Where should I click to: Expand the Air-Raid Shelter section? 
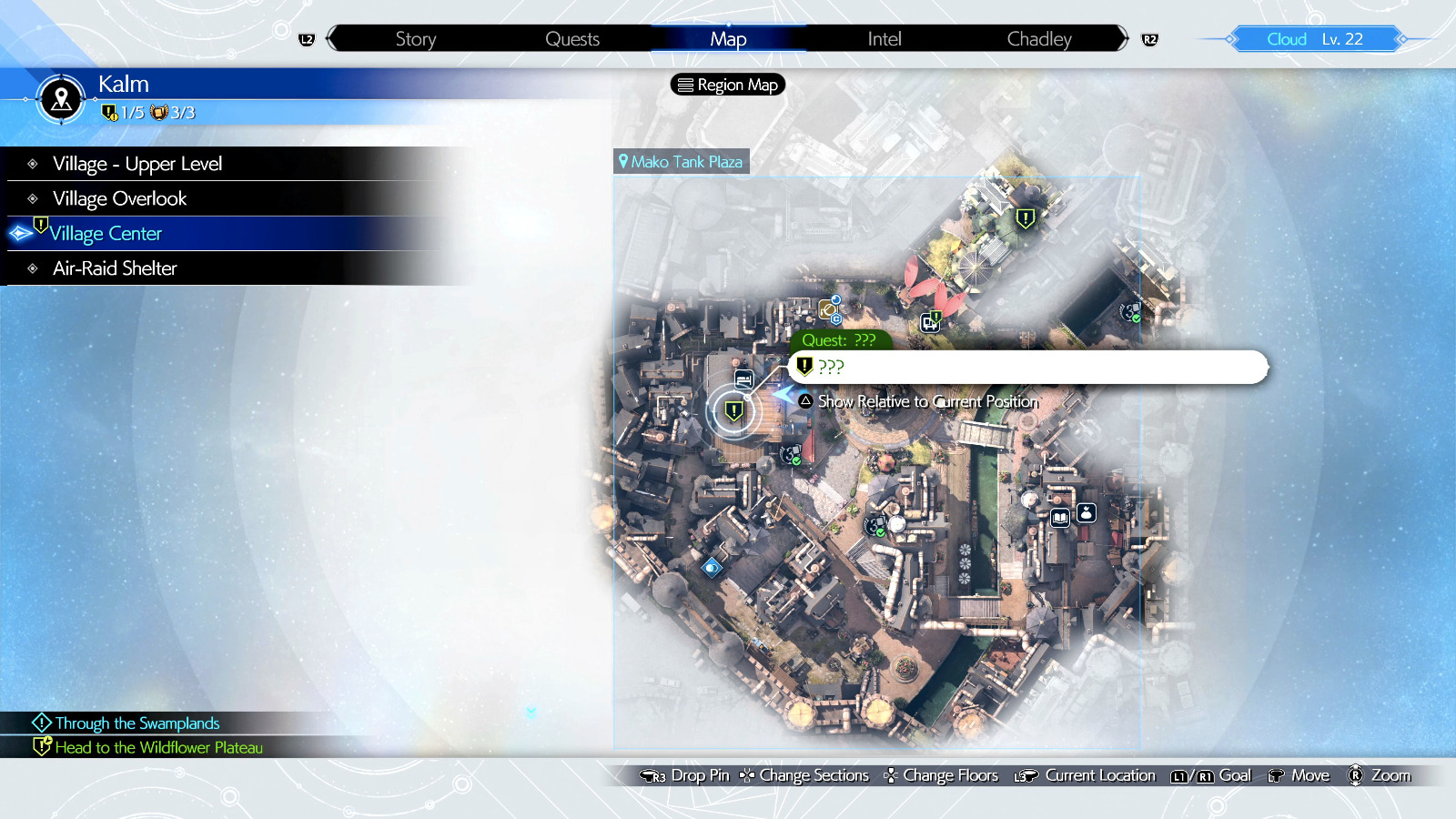115,268
